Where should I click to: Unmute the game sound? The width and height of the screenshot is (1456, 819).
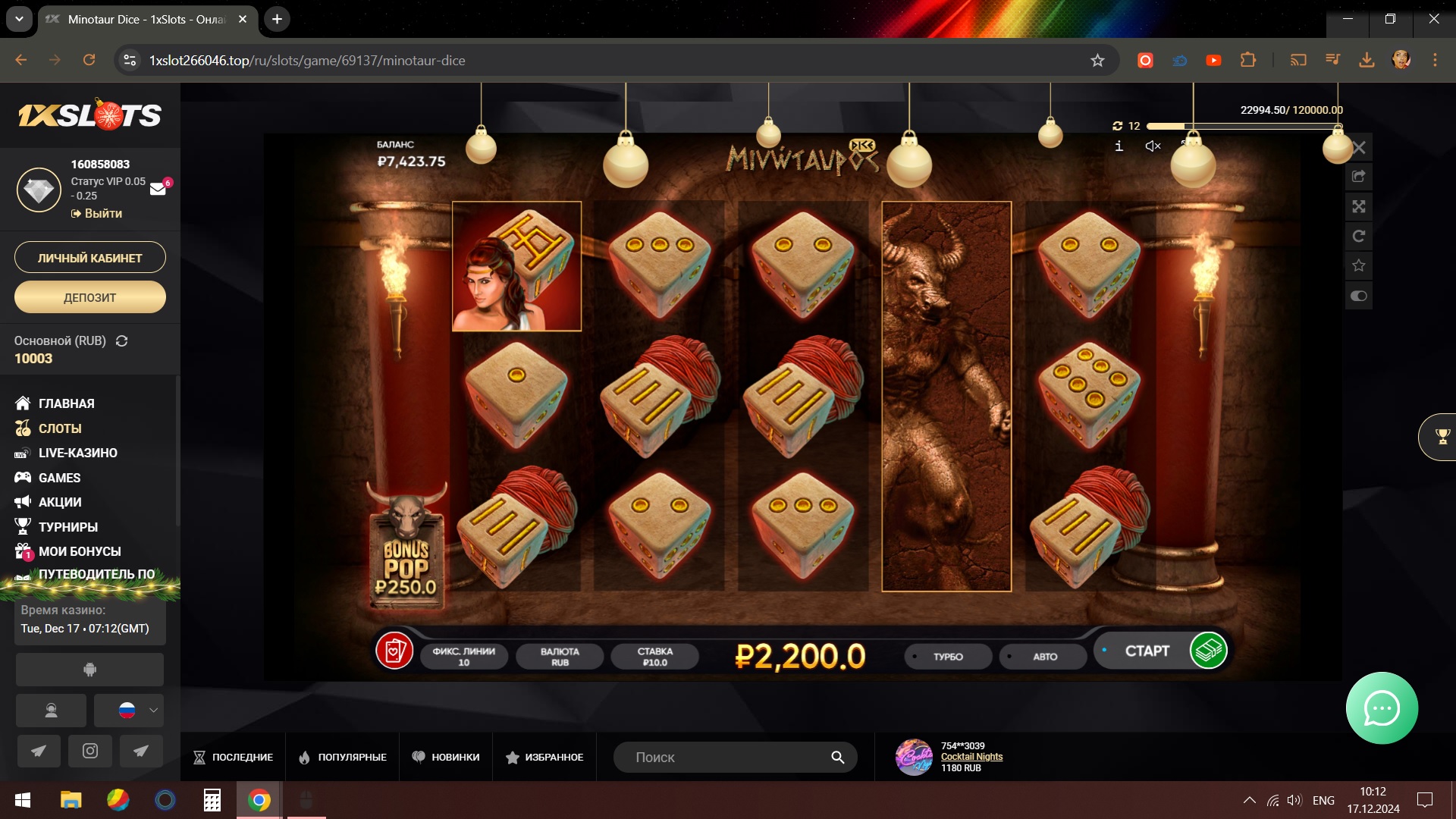pyautogui.click(x=1153, y=146)
